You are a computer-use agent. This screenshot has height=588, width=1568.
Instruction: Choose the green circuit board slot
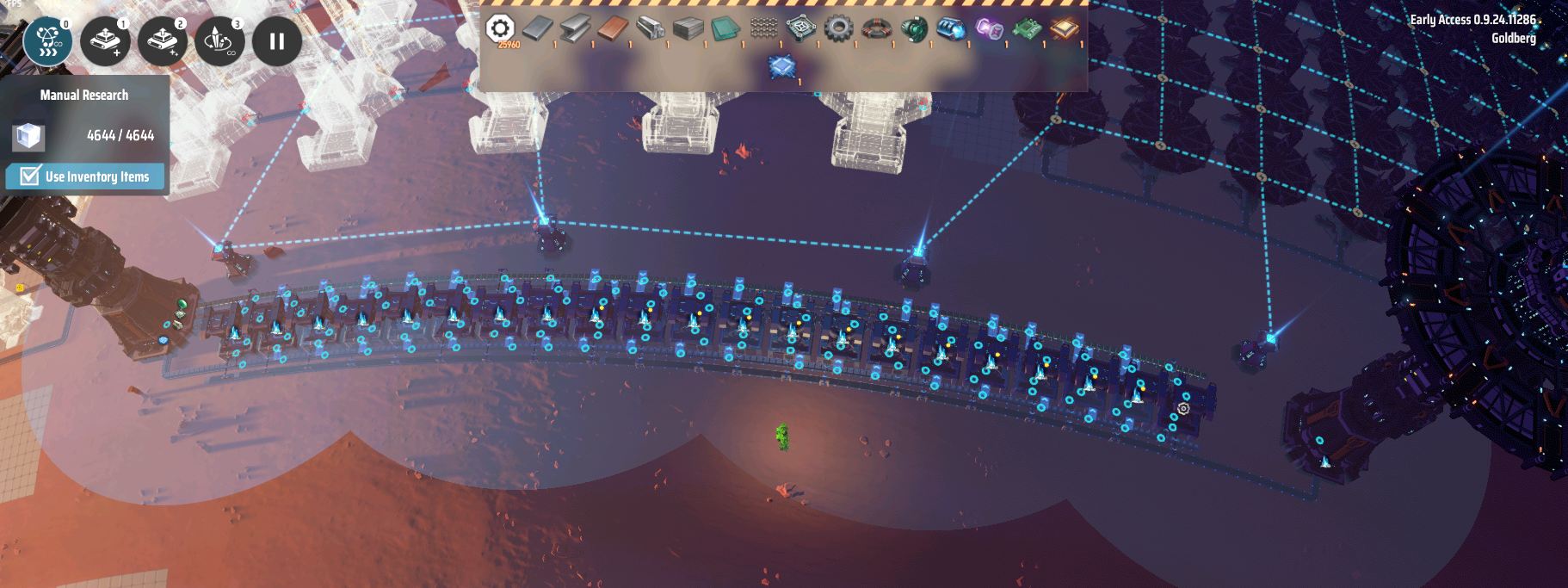tap(1026, 29)
